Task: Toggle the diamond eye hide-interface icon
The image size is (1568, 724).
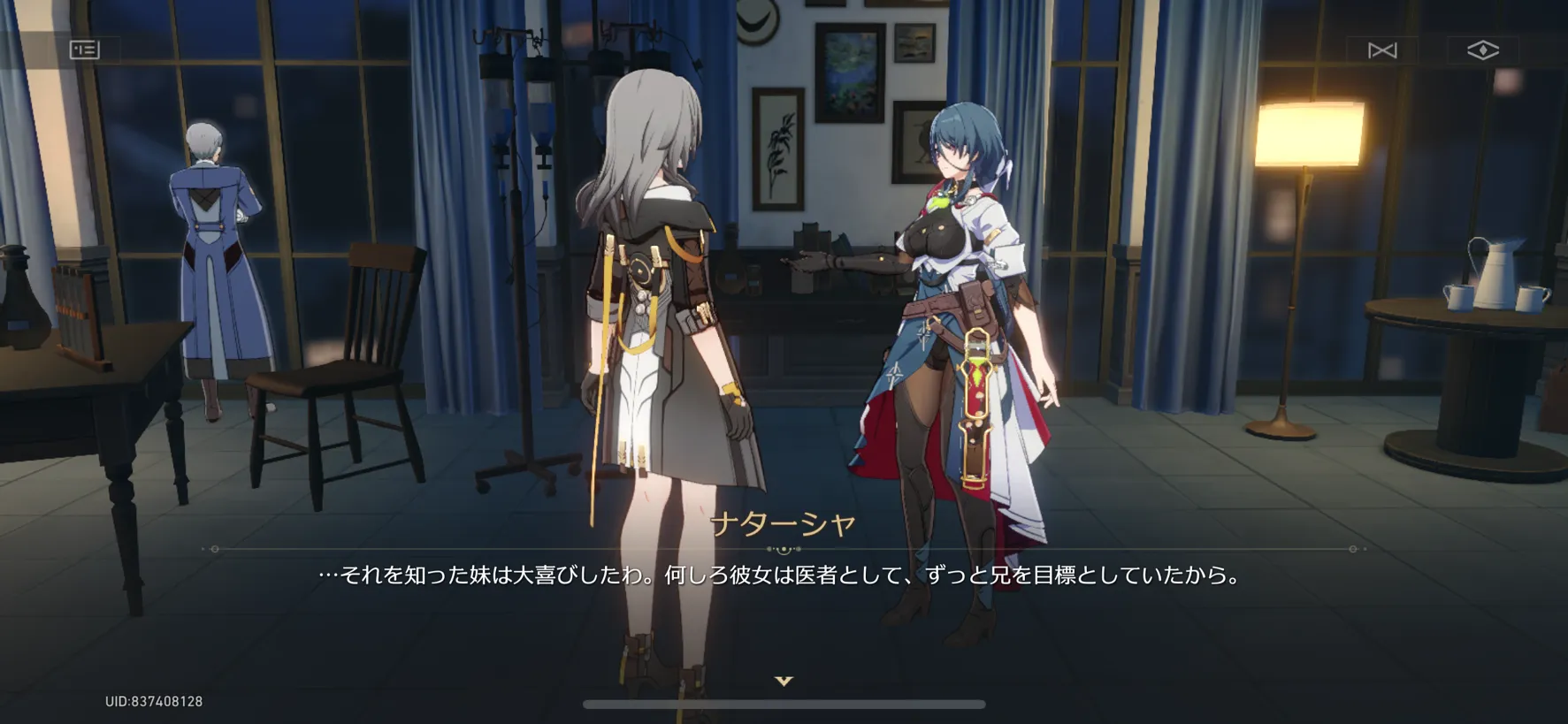Action: coord(1482,50)
